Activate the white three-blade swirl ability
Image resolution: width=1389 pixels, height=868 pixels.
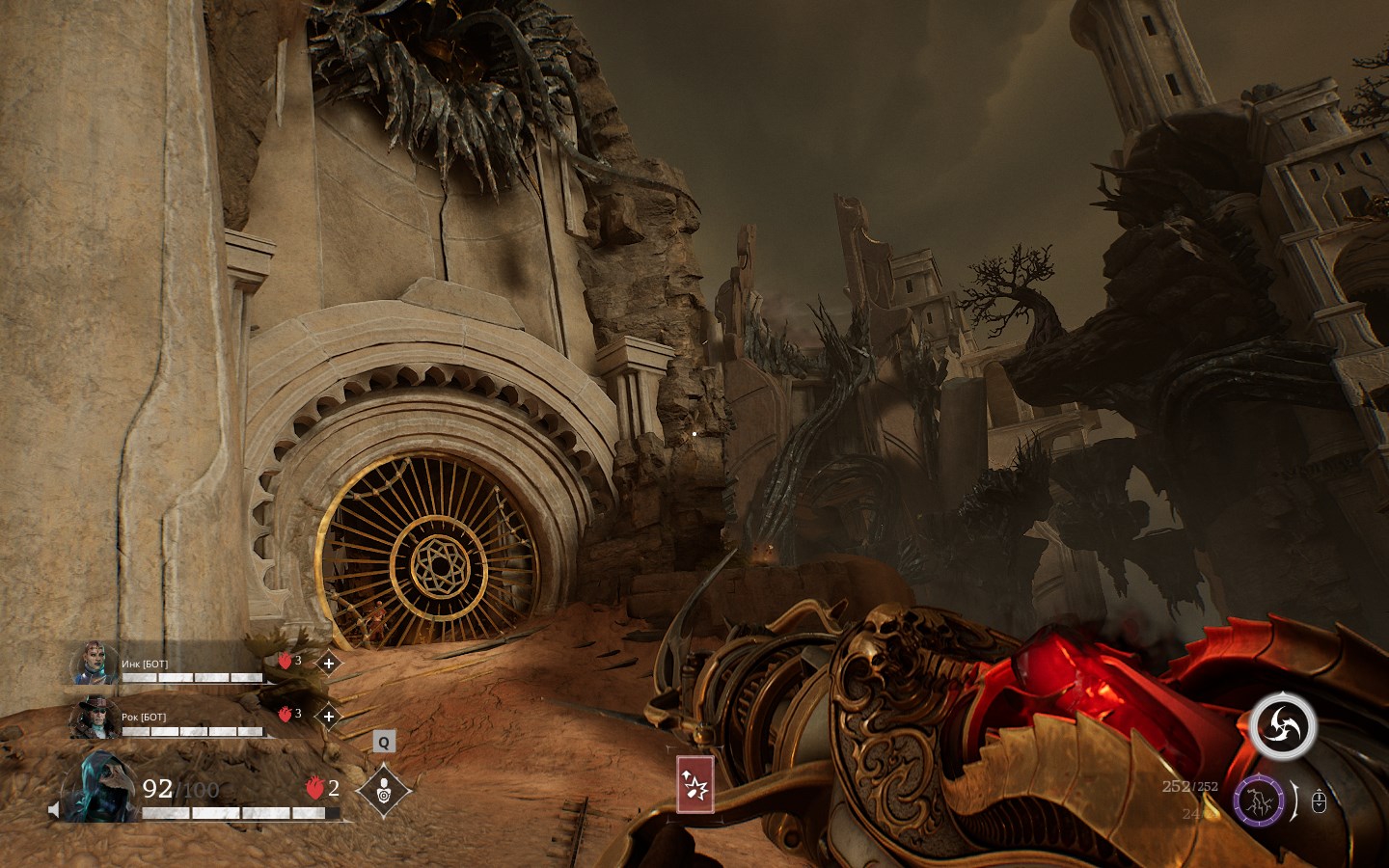pos(1283,725)
